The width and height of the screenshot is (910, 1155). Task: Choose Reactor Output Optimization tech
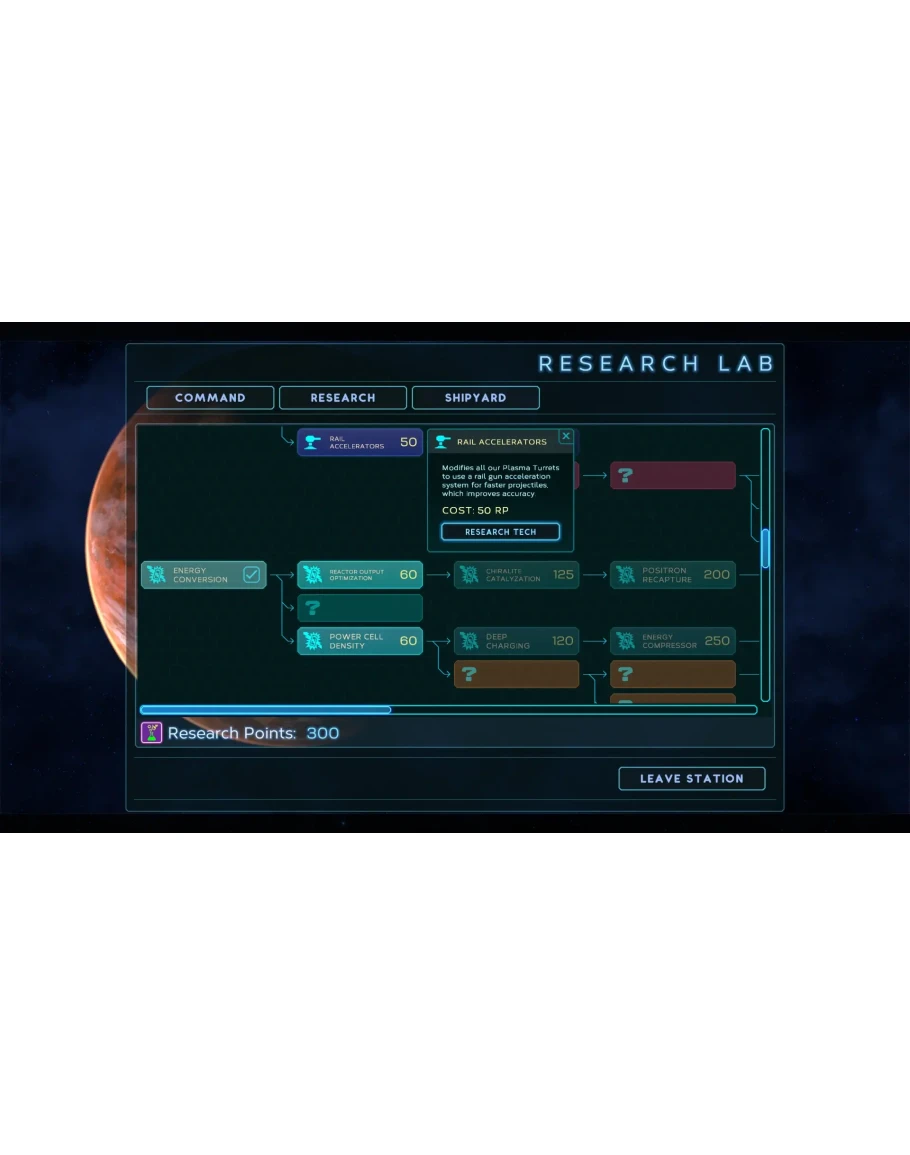coord(360,575)
